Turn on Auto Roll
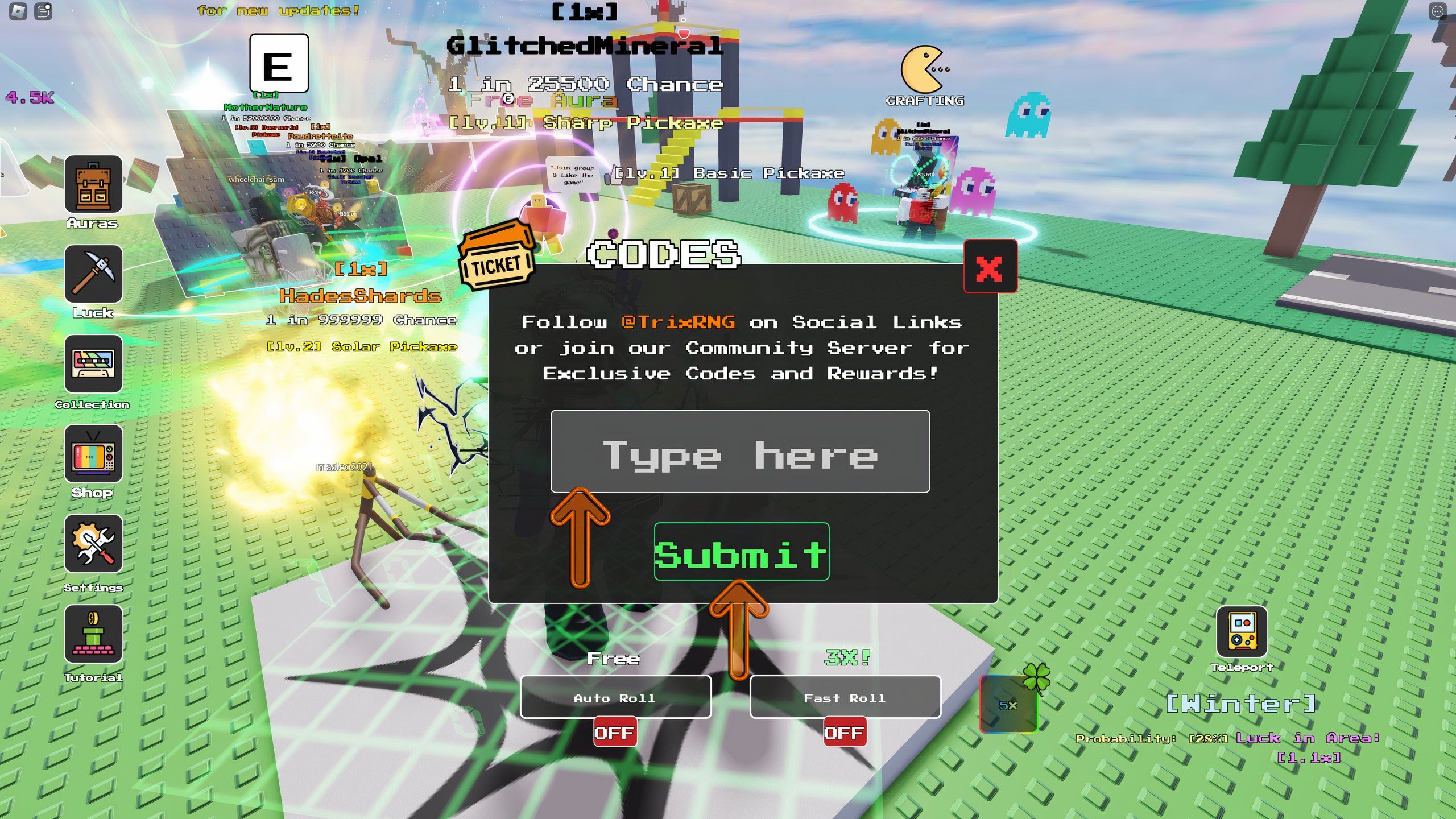Screen dimensions: 1456x819 pyautogui.click(x=615, y=733)
